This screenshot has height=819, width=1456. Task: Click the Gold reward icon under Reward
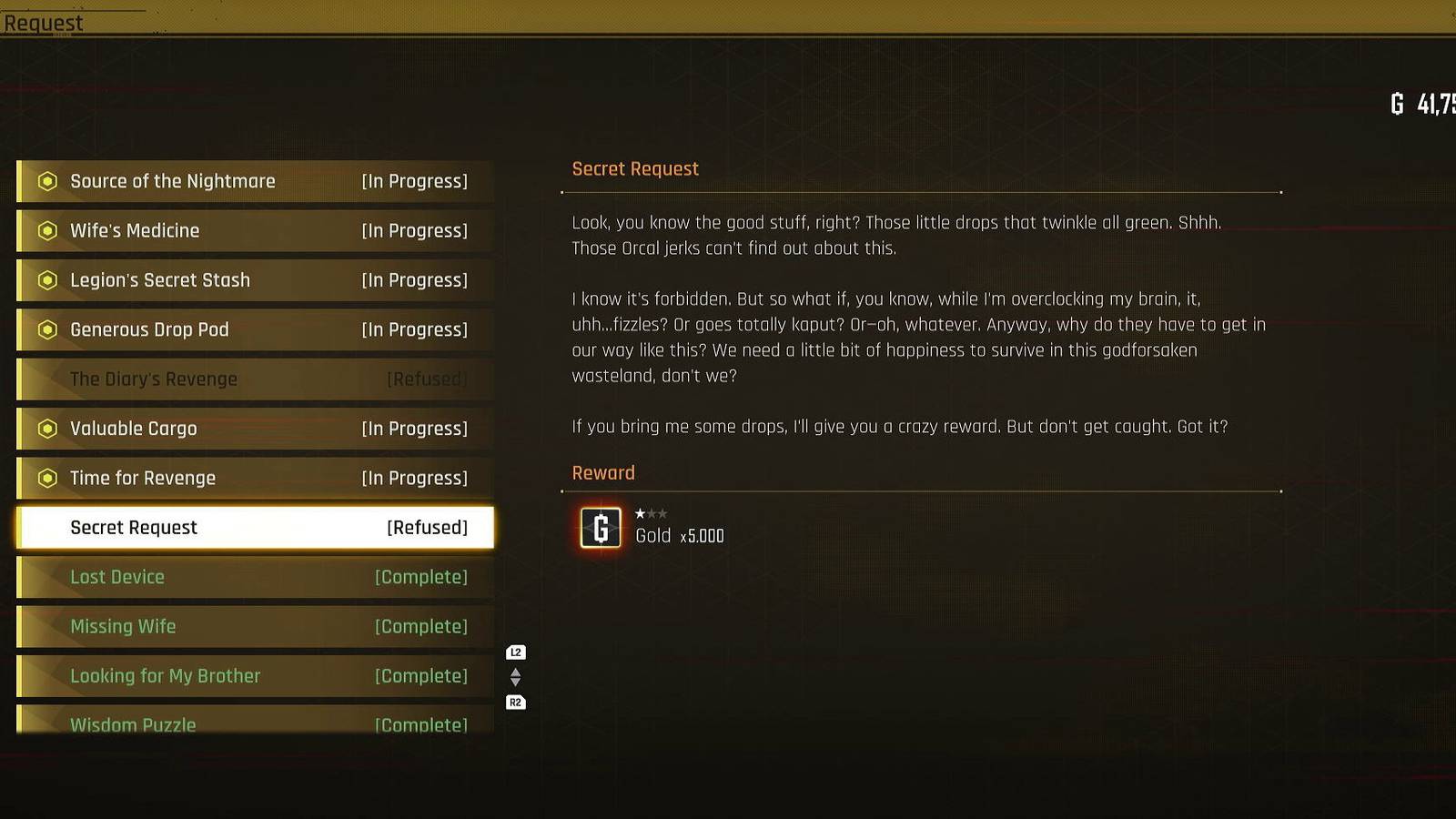[600, 527]
